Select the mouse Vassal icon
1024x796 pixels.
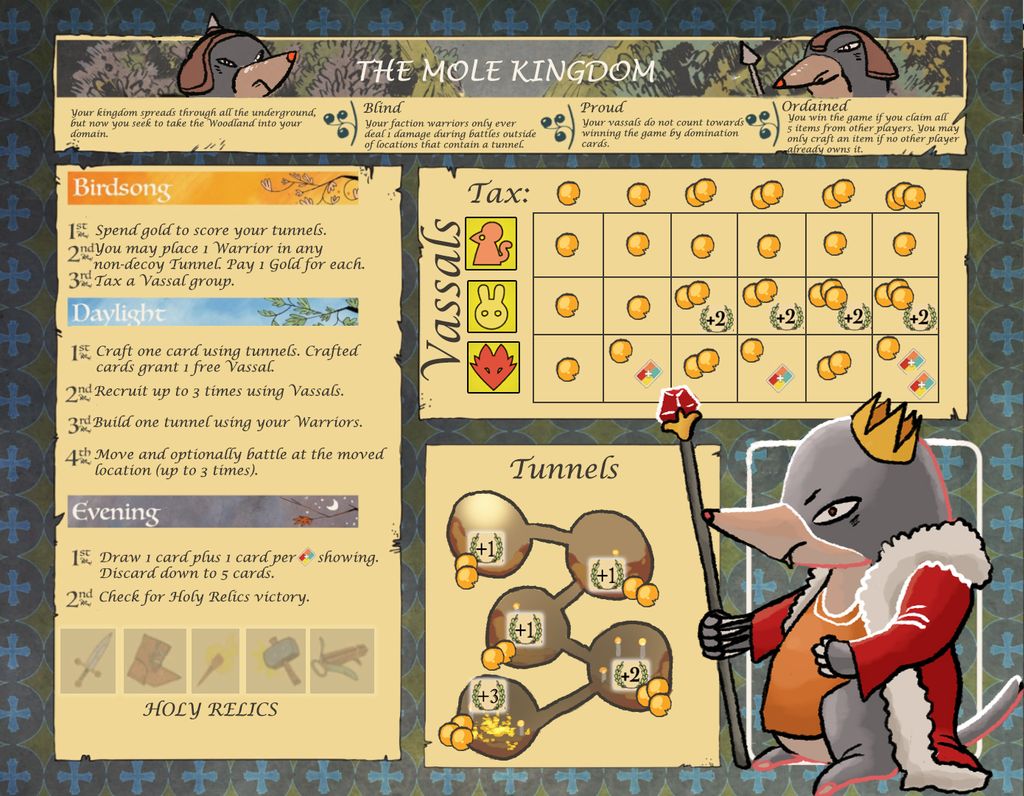pos(491,243)
